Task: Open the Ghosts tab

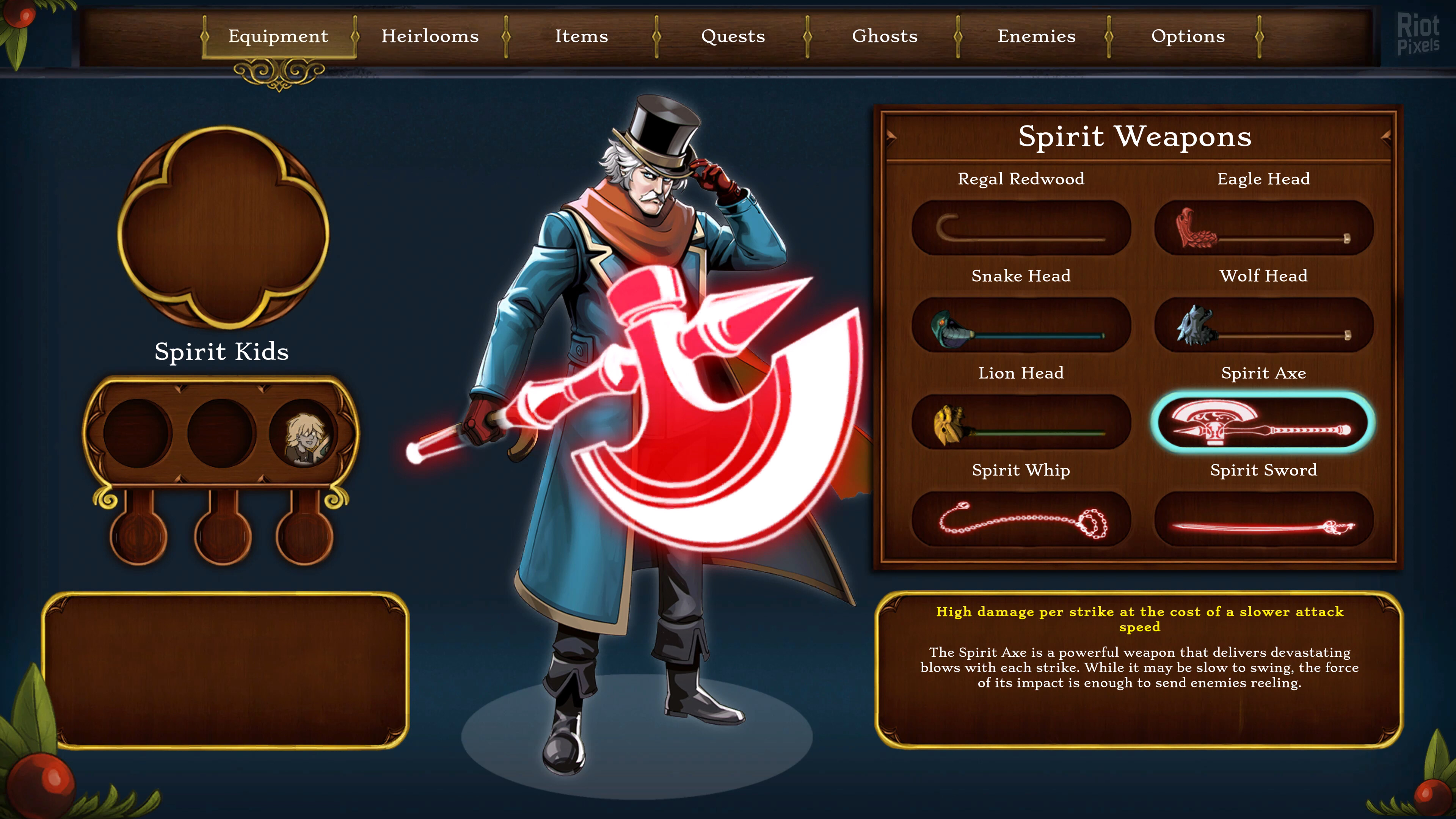Action: [885, 36]
